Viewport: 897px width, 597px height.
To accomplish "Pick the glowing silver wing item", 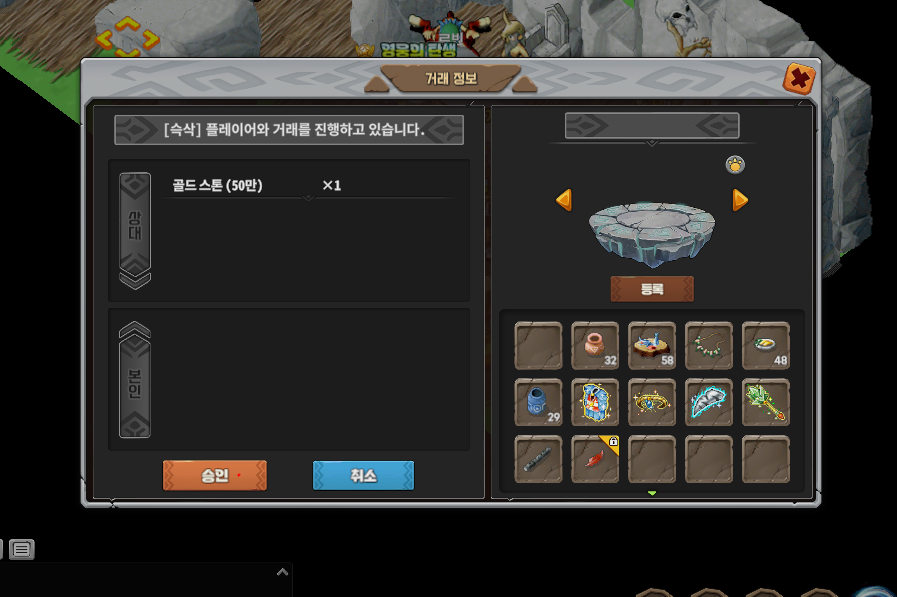I will (x=709, y=403).
